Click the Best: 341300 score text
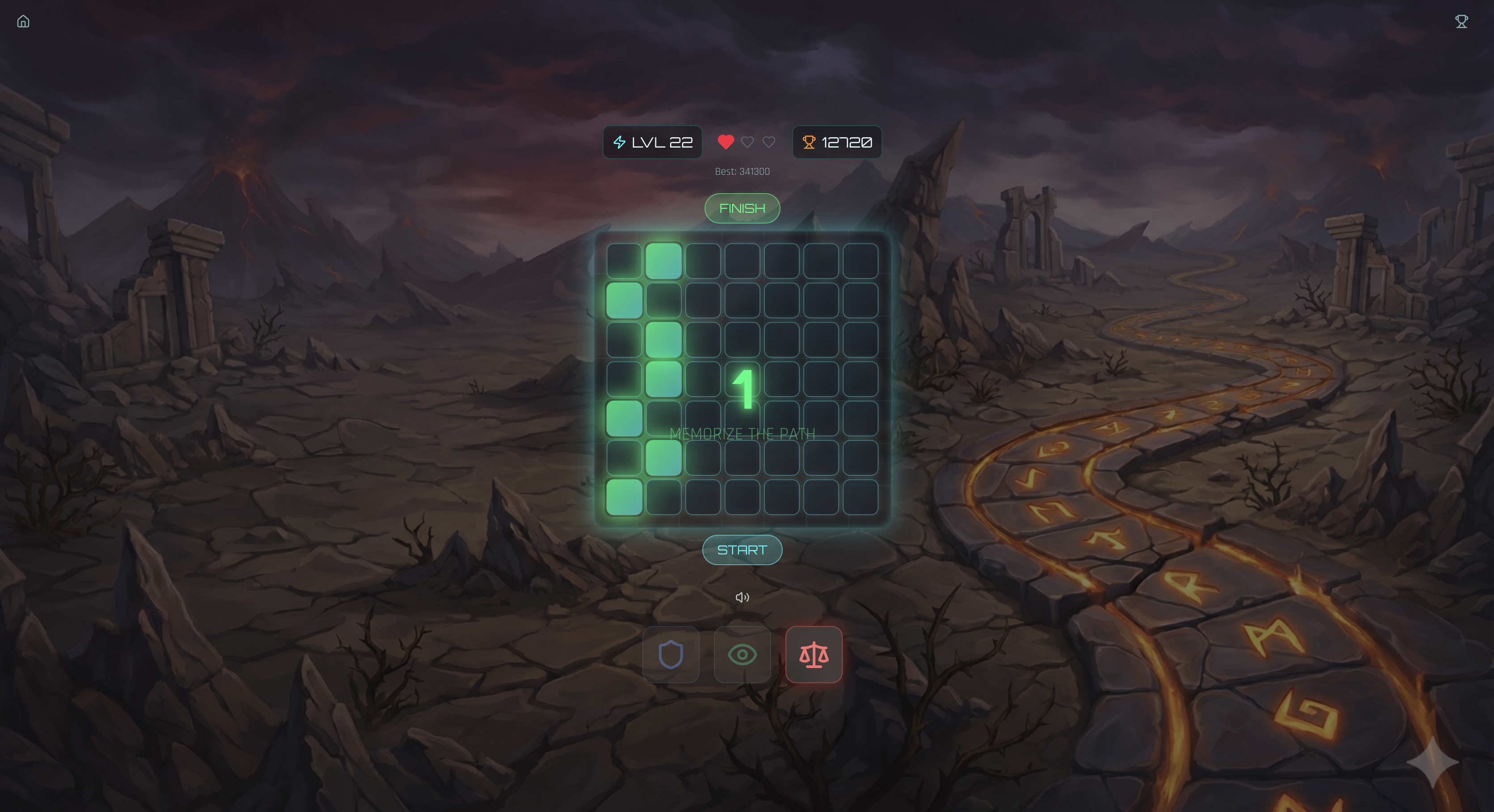1494x812 pixels. coord(743,171)
